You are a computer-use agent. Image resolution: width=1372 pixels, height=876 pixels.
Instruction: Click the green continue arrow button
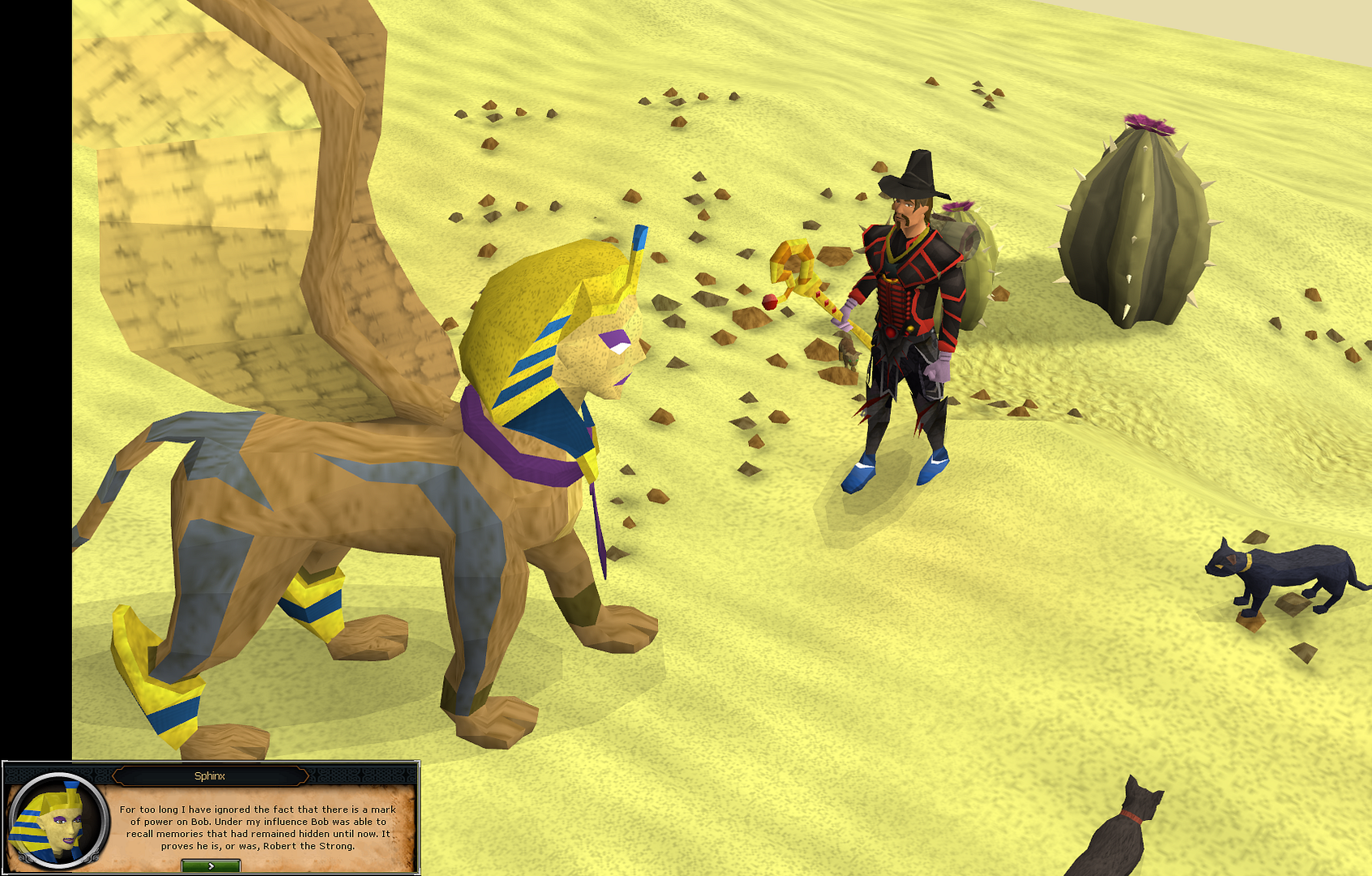point(210,865)
